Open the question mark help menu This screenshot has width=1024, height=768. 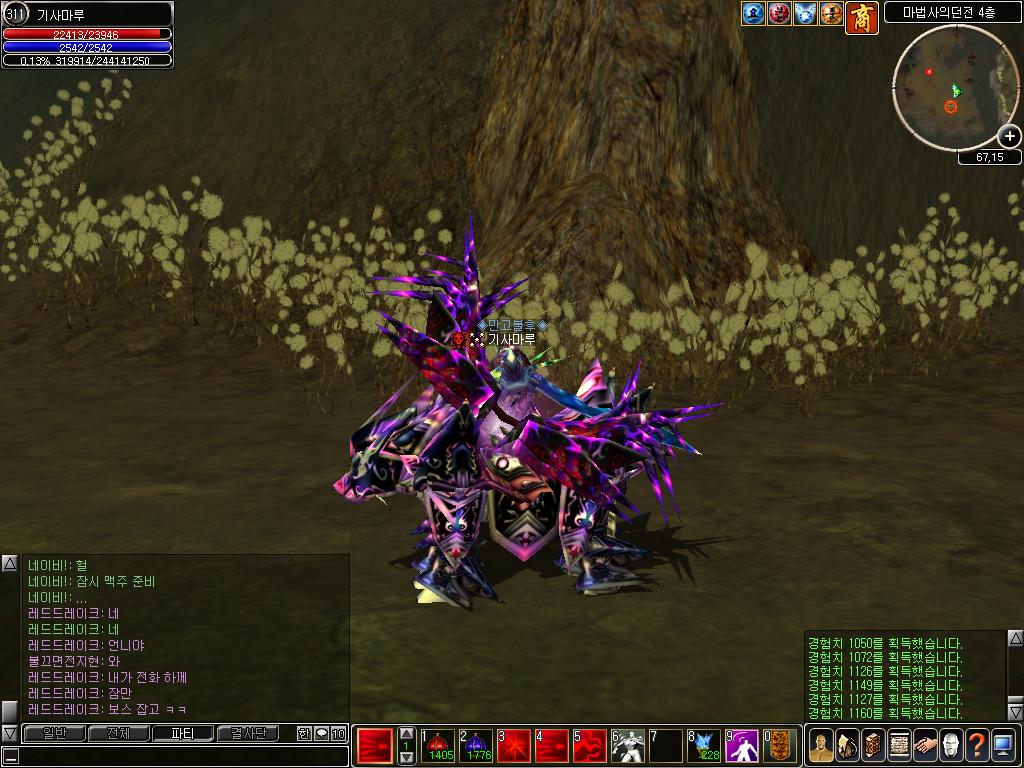pos(977,745)
